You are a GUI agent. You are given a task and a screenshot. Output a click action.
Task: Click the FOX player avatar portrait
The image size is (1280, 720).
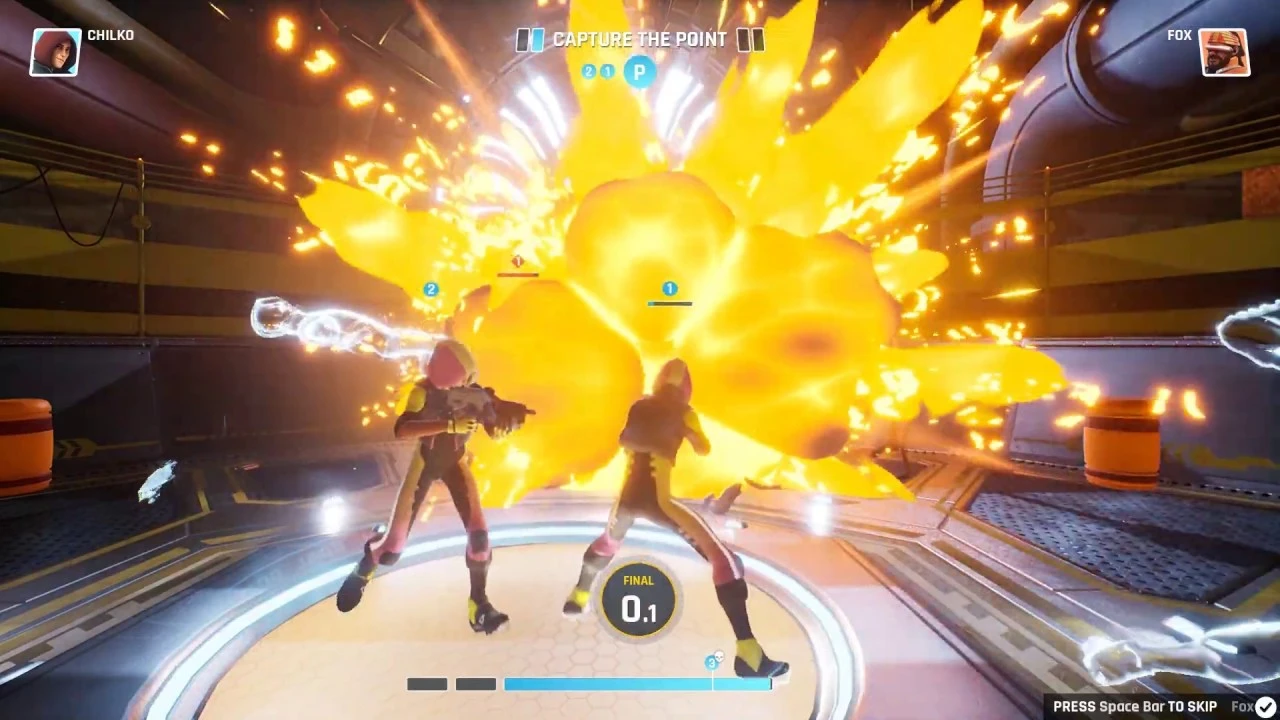[x=1224, y=52]
